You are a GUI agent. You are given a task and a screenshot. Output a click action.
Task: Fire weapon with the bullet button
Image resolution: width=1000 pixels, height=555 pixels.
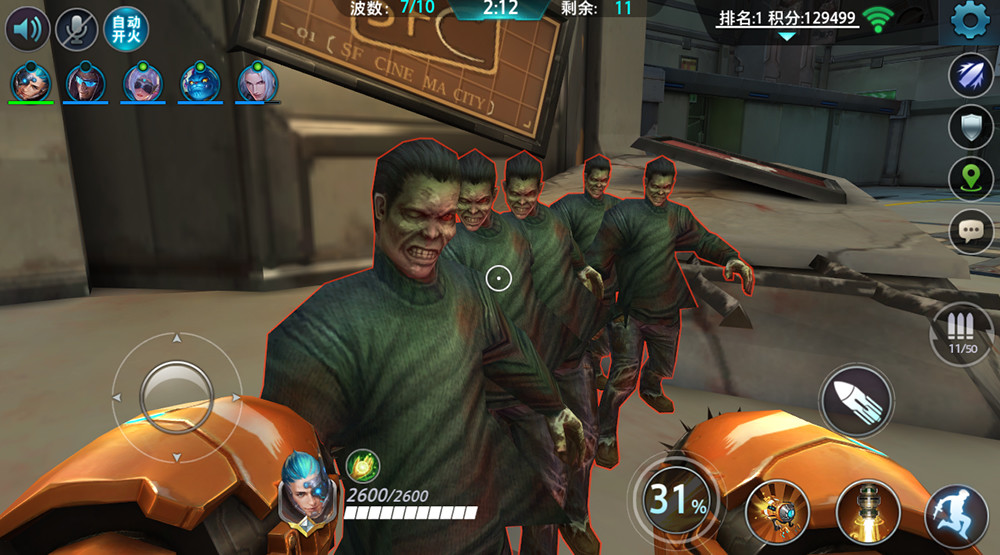tap(855, 399)
